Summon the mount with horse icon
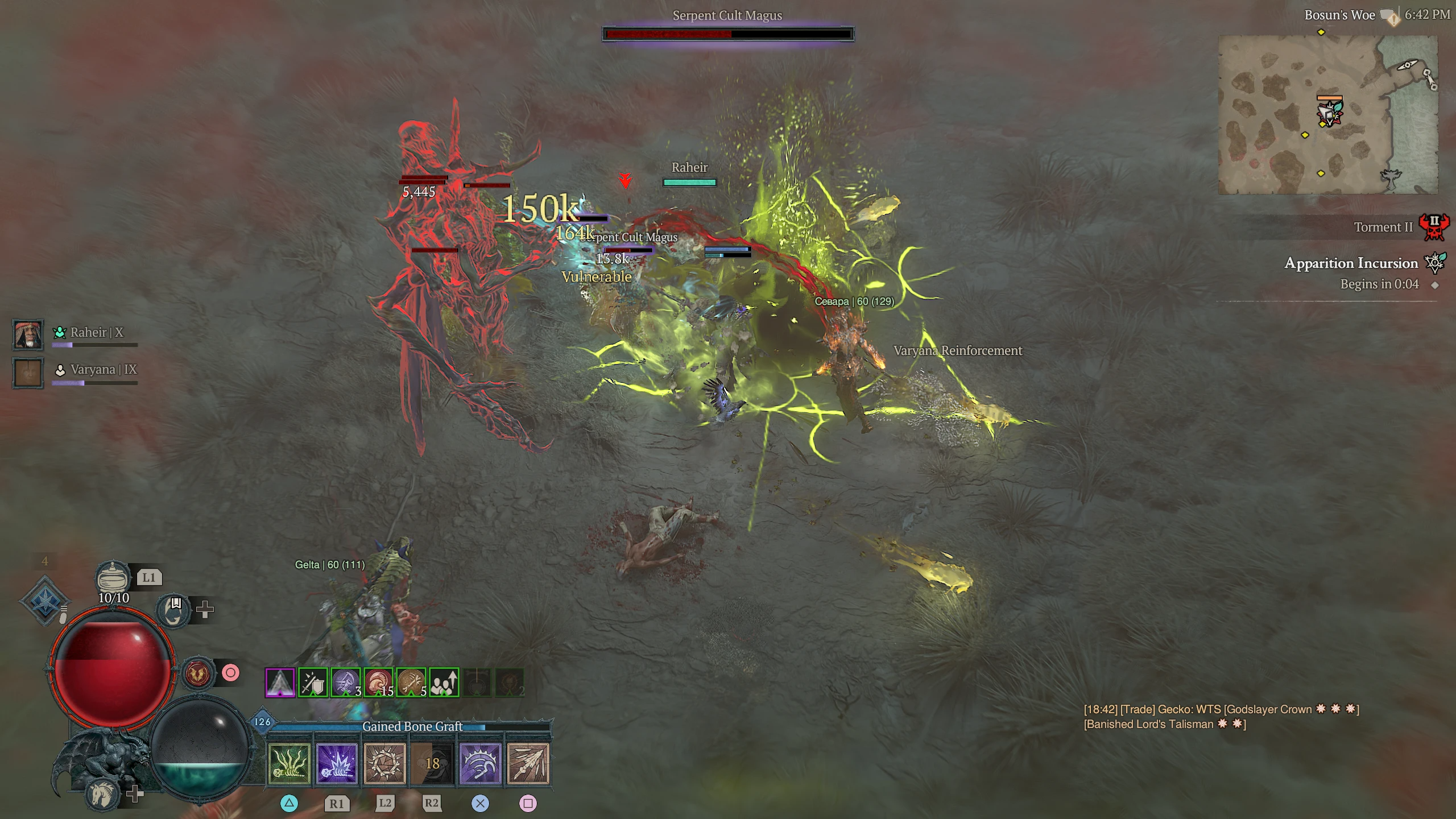Image resolution: width=1456 pixels, height=819 pixels. 103,794
